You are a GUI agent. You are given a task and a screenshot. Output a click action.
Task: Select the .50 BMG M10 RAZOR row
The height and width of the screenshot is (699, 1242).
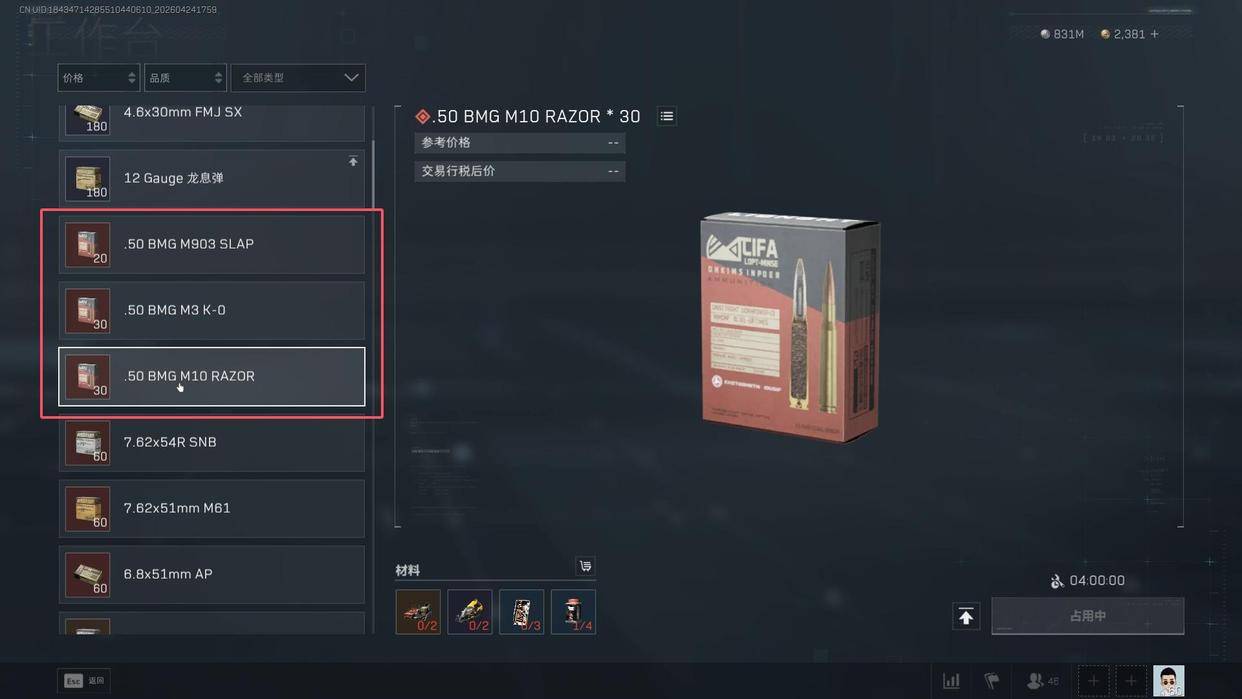tap(212, 376)
